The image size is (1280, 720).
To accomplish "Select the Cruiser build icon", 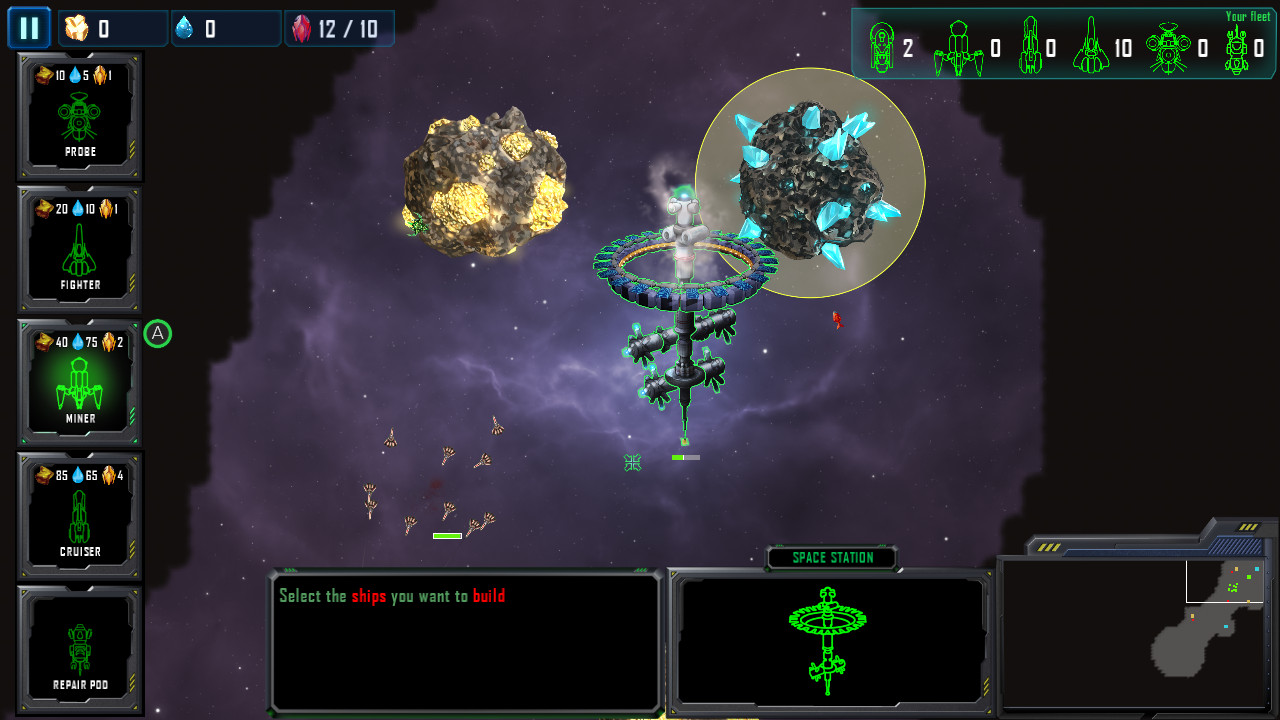I will [80, 513].
